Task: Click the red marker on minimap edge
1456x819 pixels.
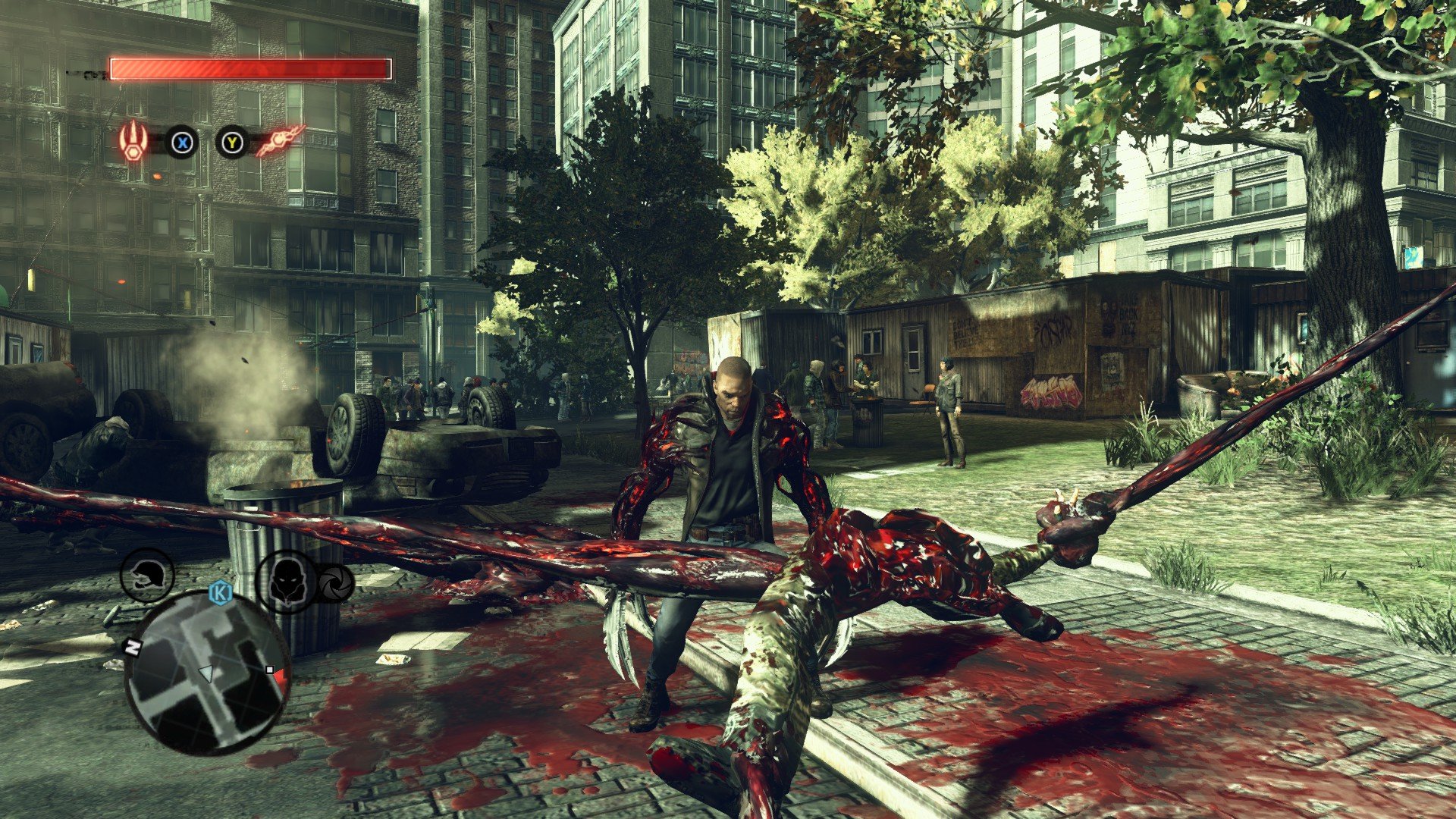Action: coord(281,677)
